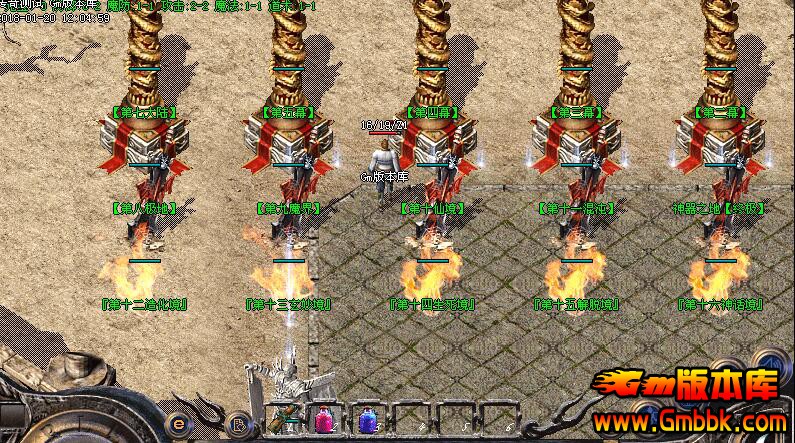
Task: Click the round orange "e" button
Action: 180,421
